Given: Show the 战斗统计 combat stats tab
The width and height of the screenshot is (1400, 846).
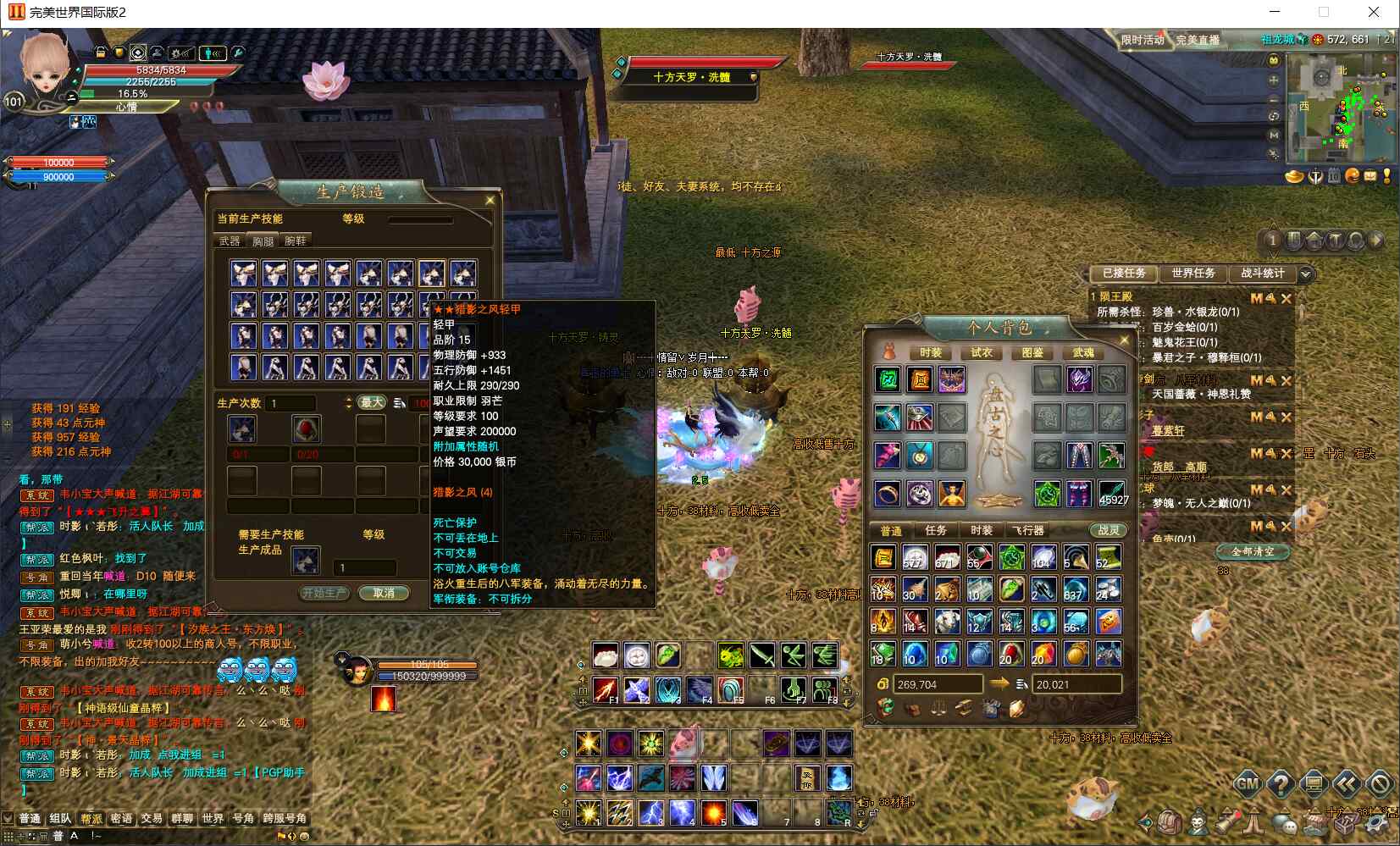Looking at the screenshot, I should pos(1262,274).
